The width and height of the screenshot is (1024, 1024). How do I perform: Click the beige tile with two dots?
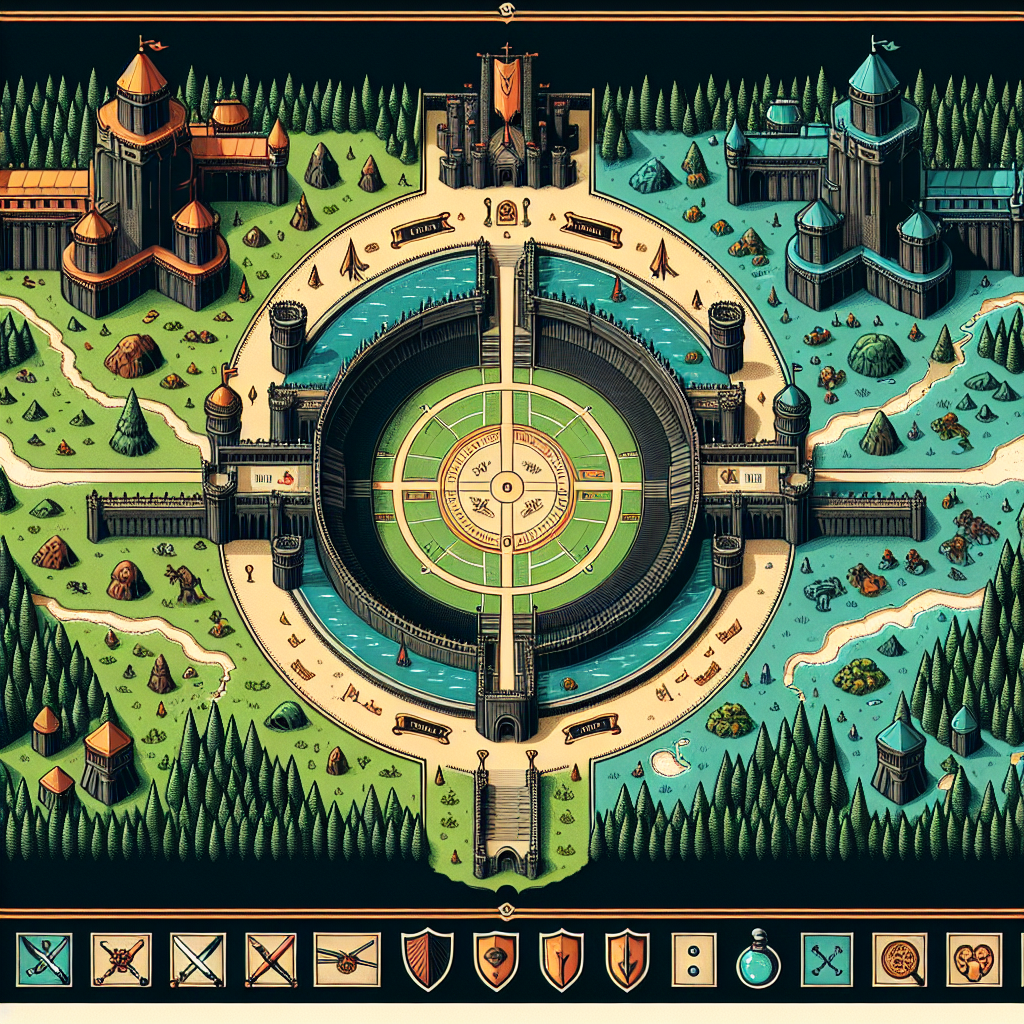[694, 960]
